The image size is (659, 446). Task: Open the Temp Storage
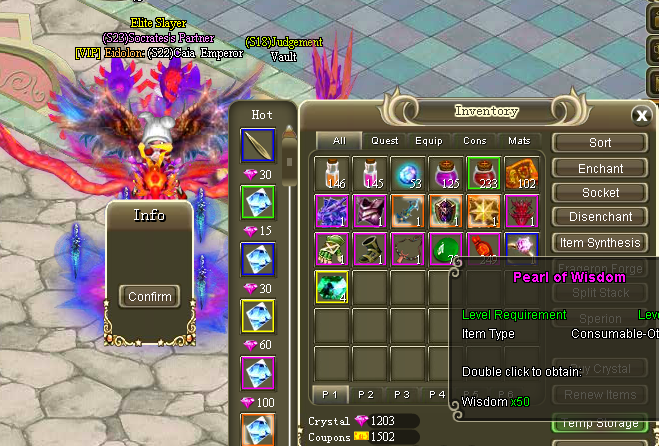tap(600, 423)
